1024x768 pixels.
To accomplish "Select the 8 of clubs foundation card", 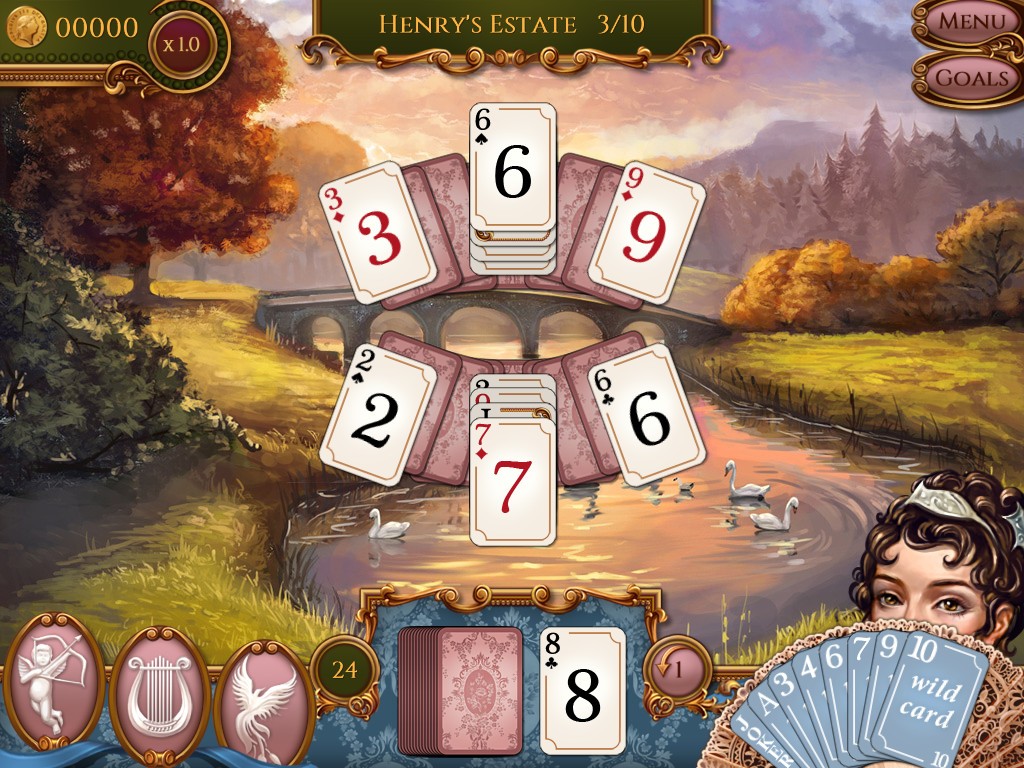I will point(582,691).
